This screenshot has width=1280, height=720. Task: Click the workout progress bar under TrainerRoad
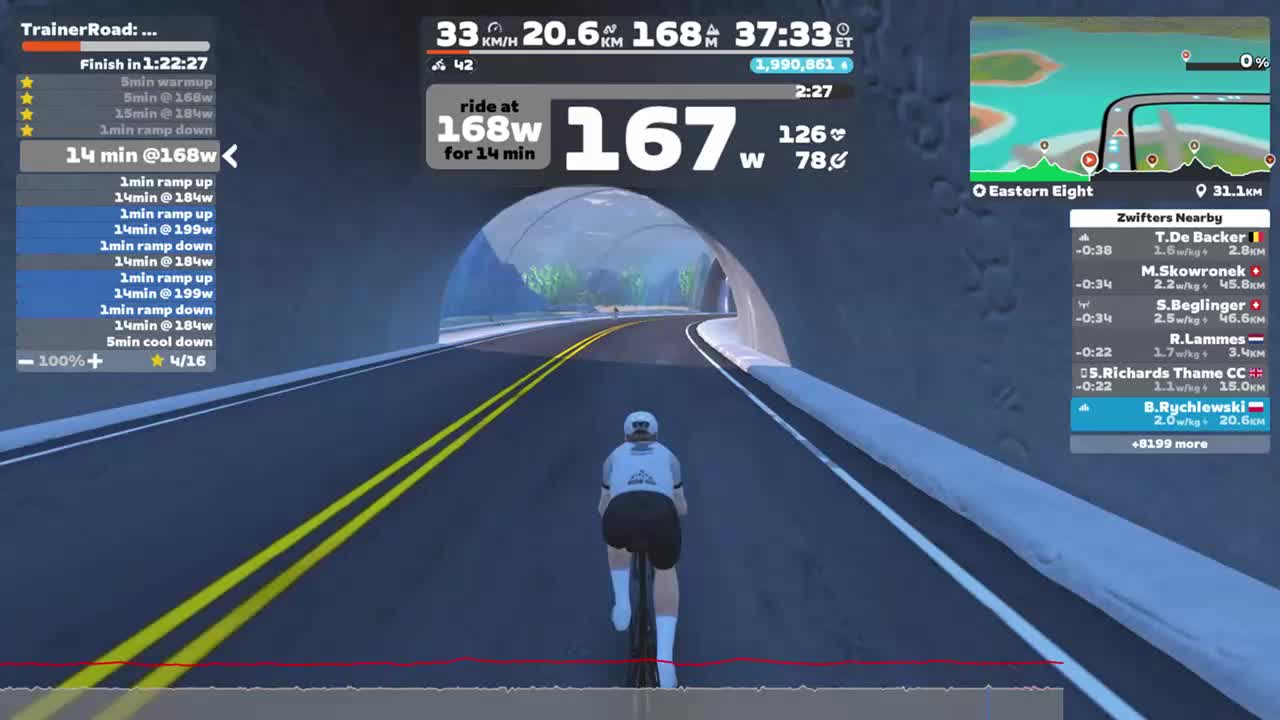point(115,46)
